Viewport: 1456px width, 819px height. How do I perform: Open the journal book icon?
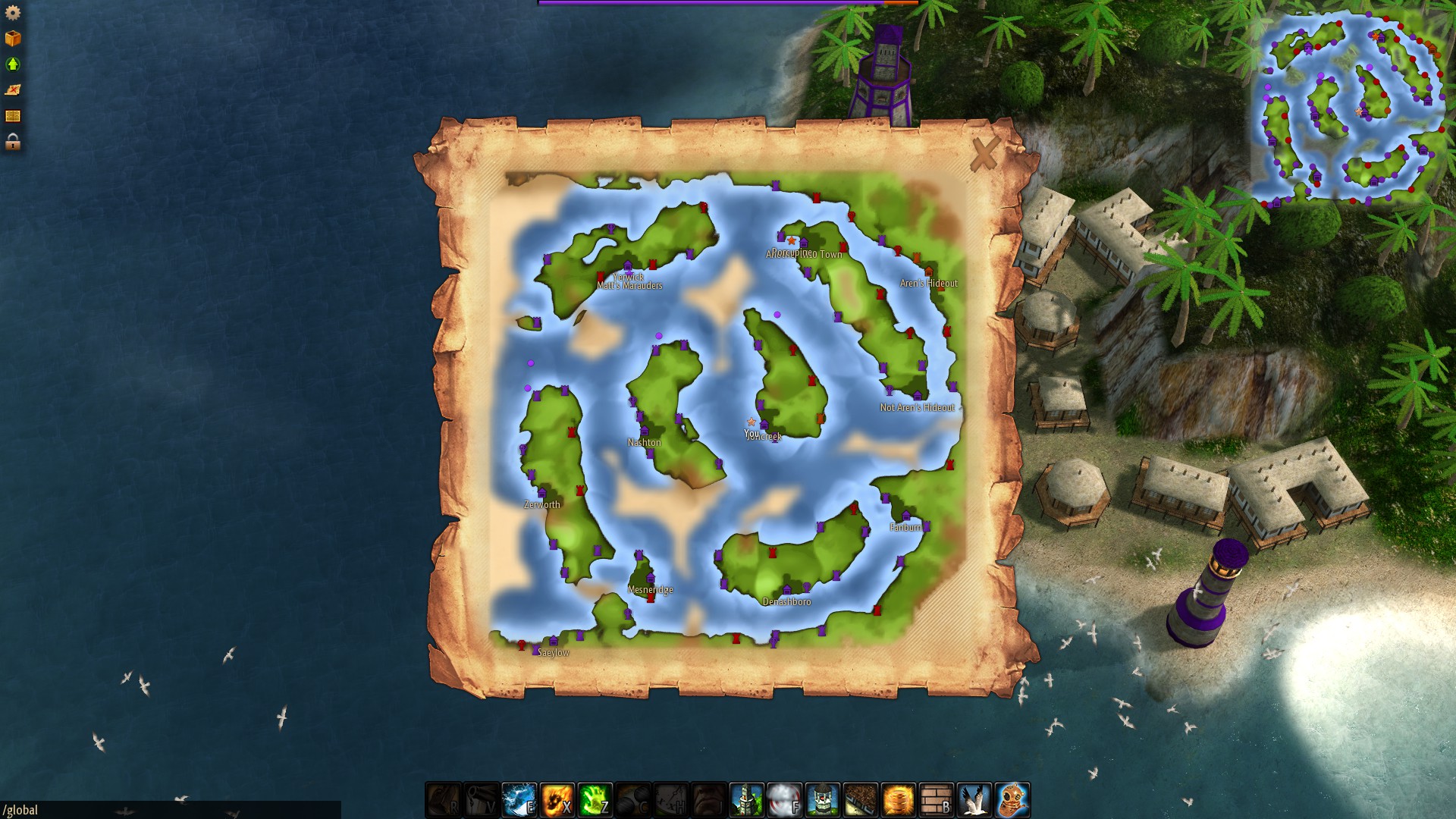click(x=13, y=114)
